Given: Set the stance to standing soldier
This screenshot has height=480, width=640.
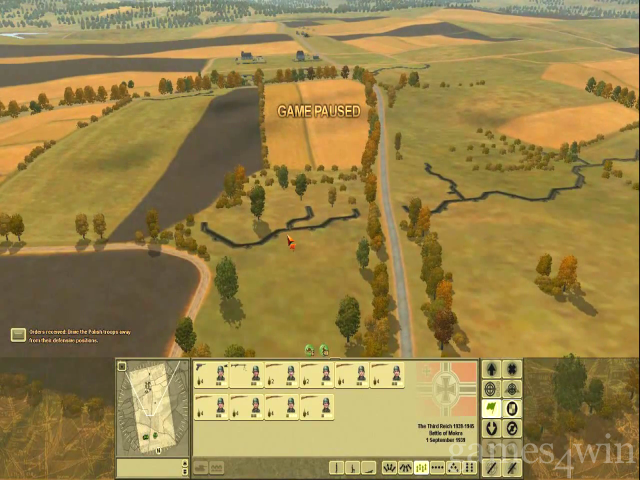Looking at the screenshot, I should (x=338, y=467).
